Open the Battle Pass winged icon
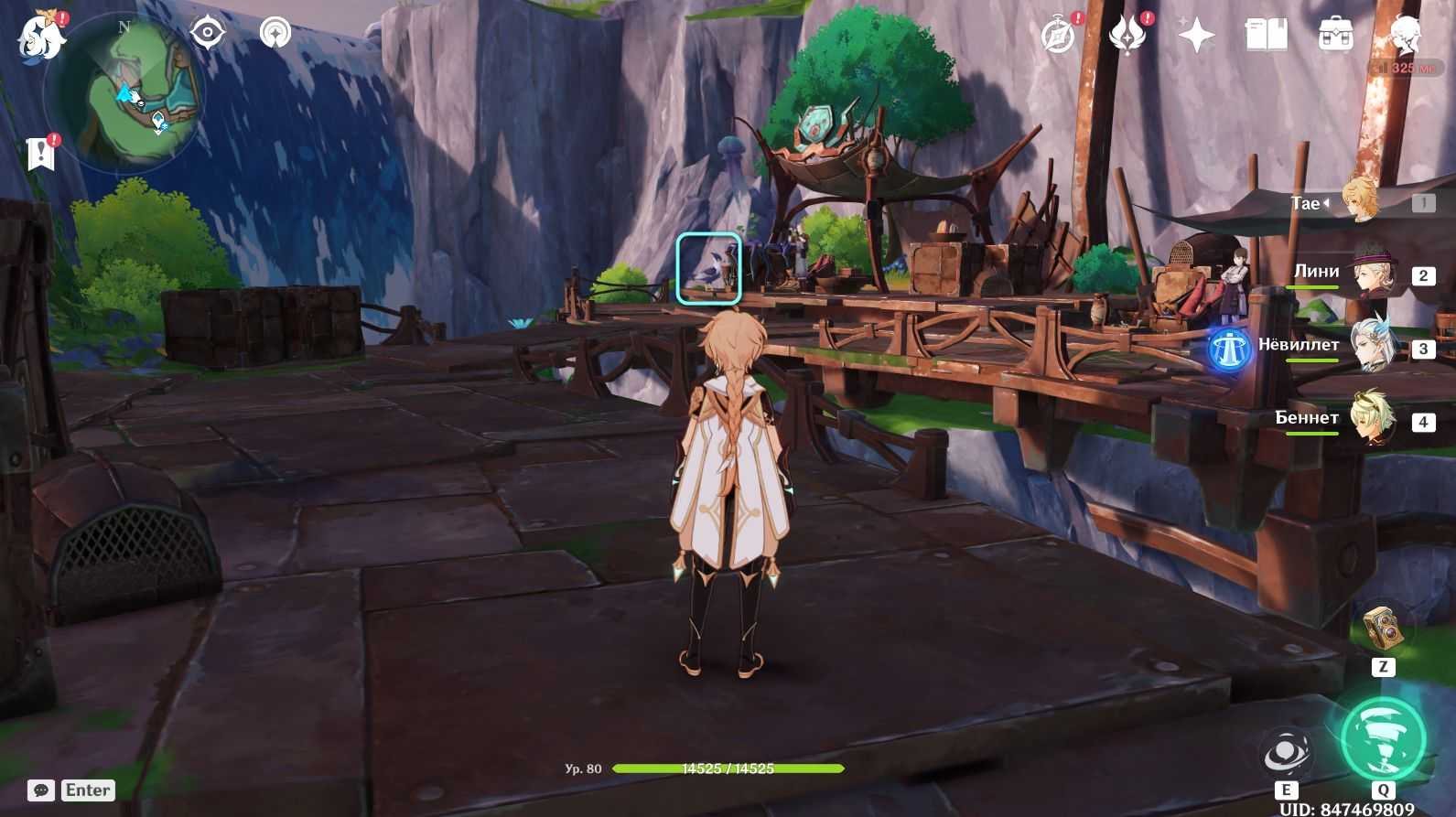 coord(1127,37)
